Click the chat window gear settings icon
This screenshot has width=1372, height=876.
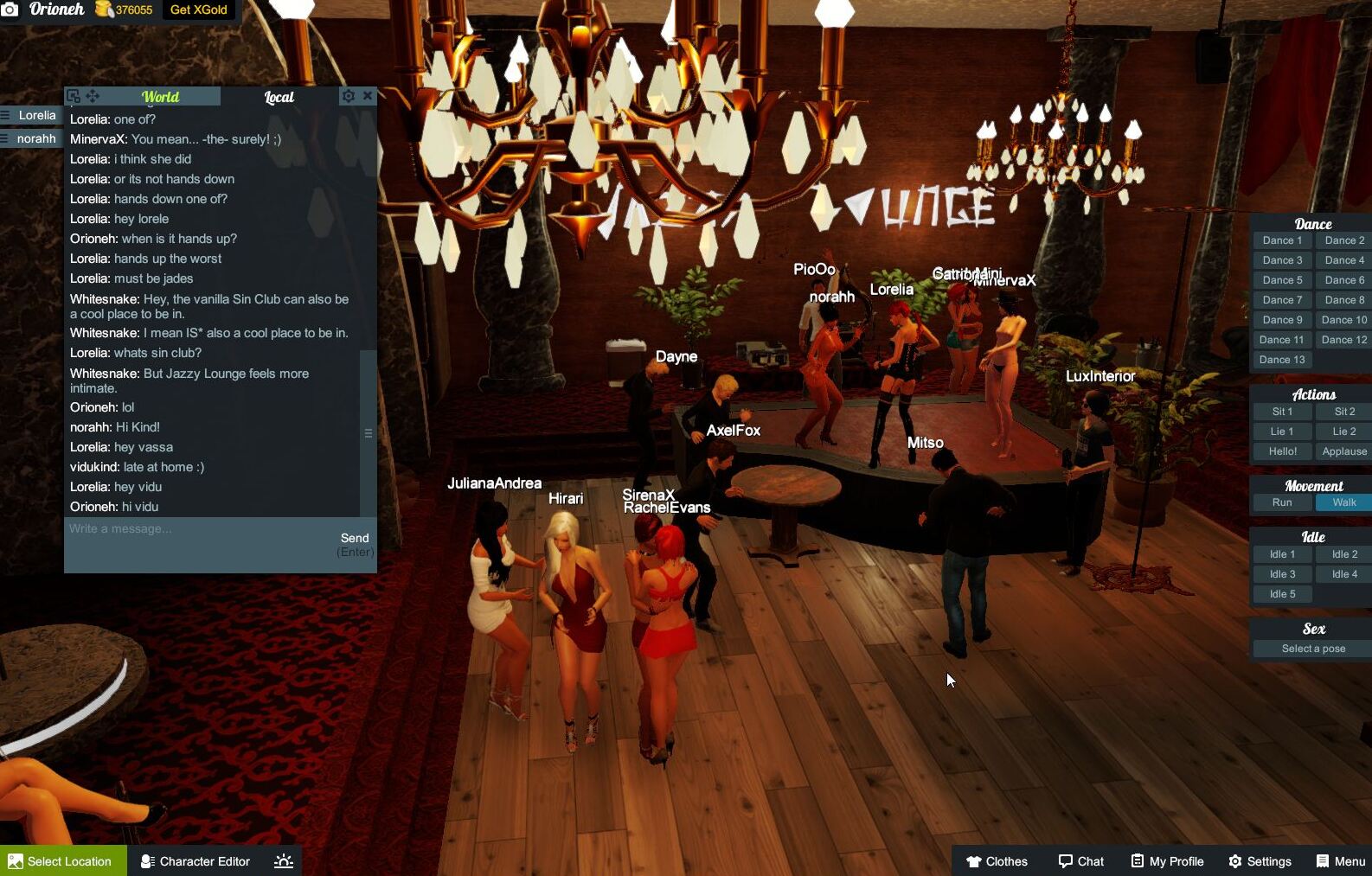[x=349, y=96]
